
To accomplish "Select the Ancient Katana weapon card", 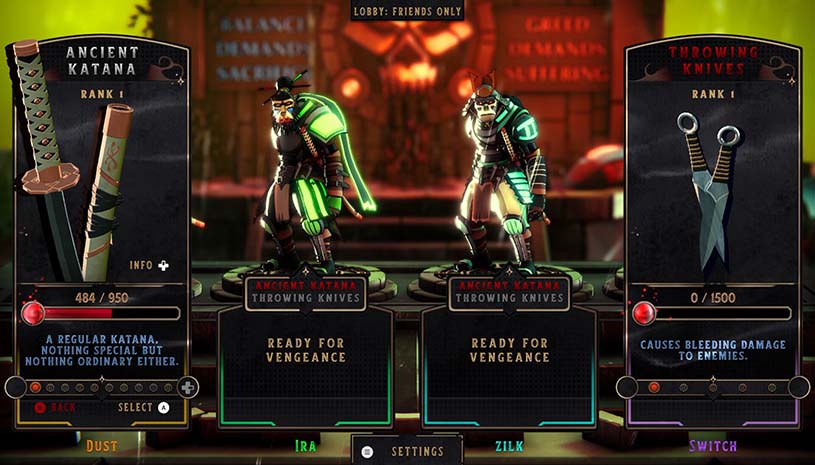I will click(x=99, y=180).
